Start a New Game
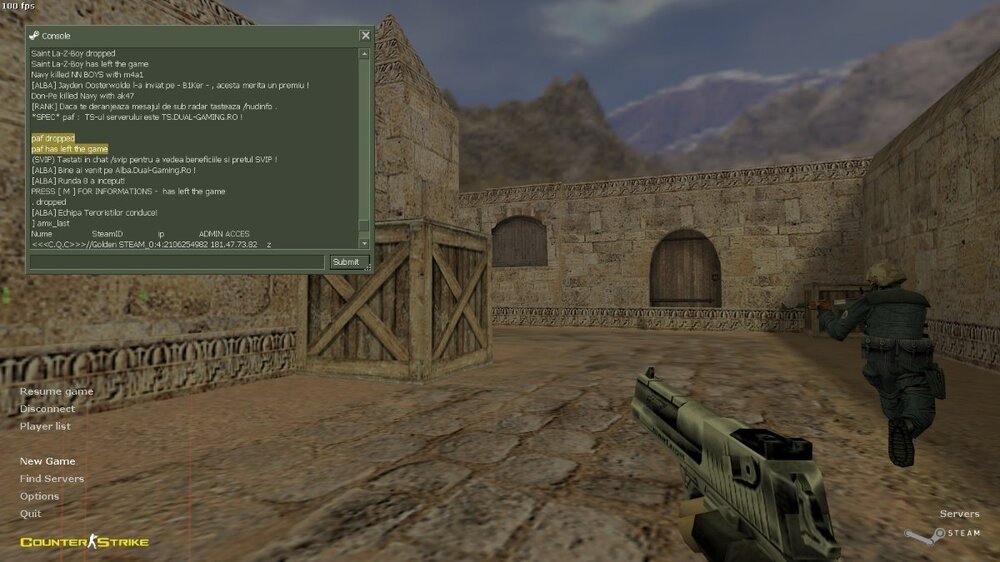This screenshot has width=1000, height=562. tap(47, 461)
